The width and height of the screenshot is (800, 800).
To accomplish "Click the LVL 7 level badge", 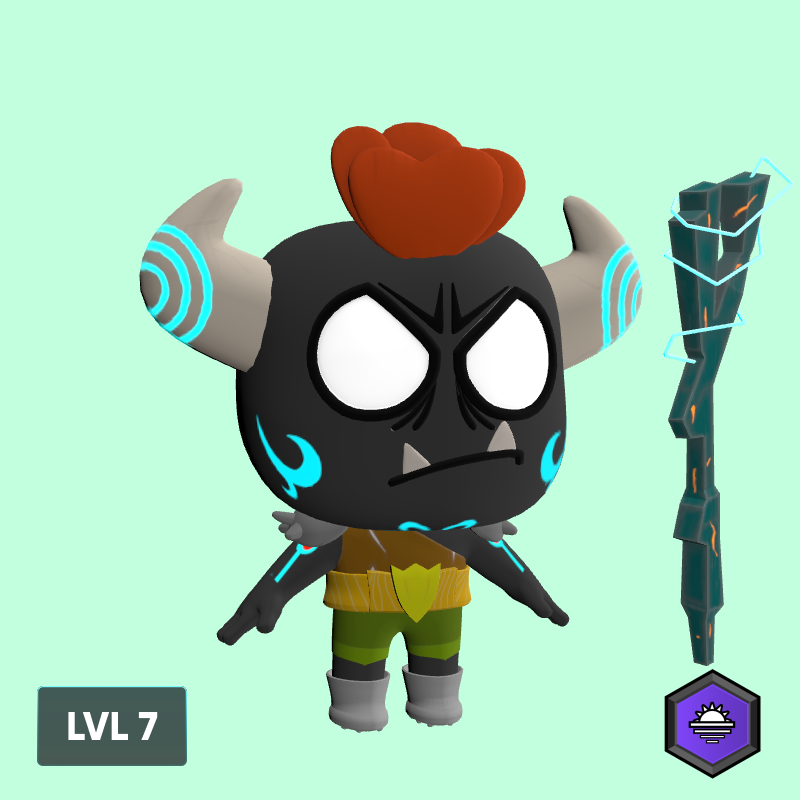I will [112, 726].
